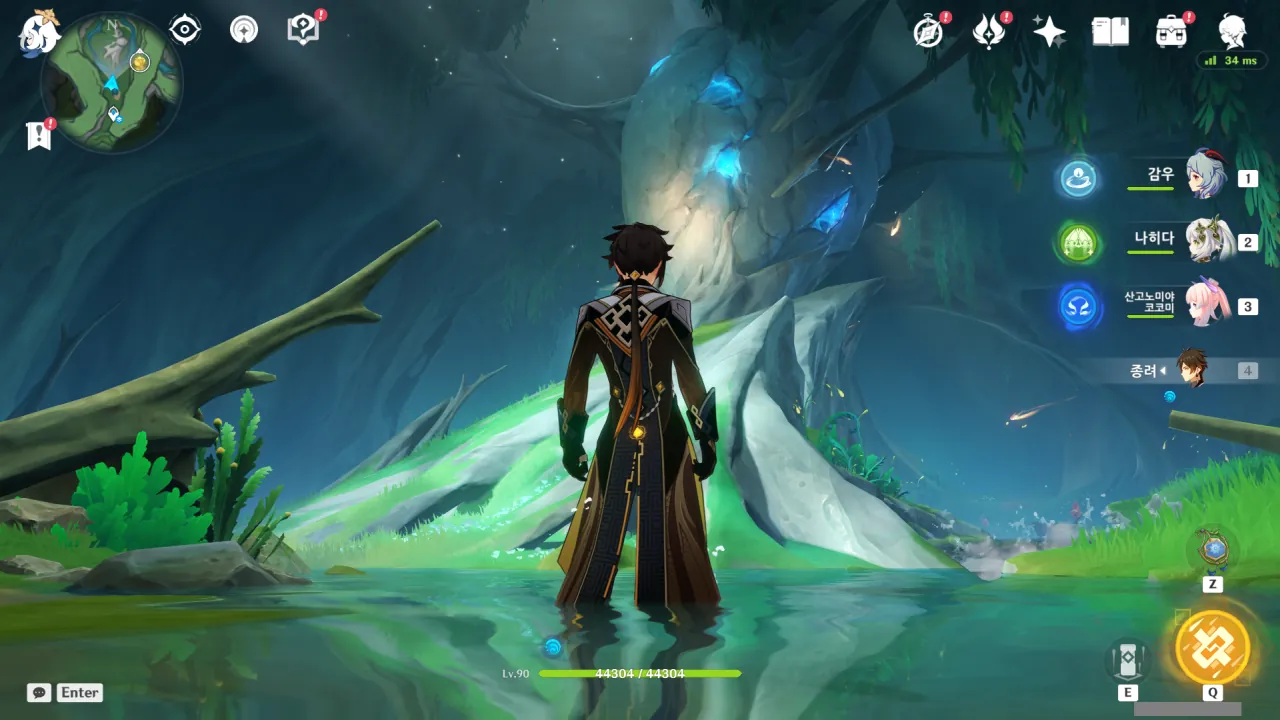
Task: Open the Adventurer Handbook book icon
Action: click(x=1110, y=32)
